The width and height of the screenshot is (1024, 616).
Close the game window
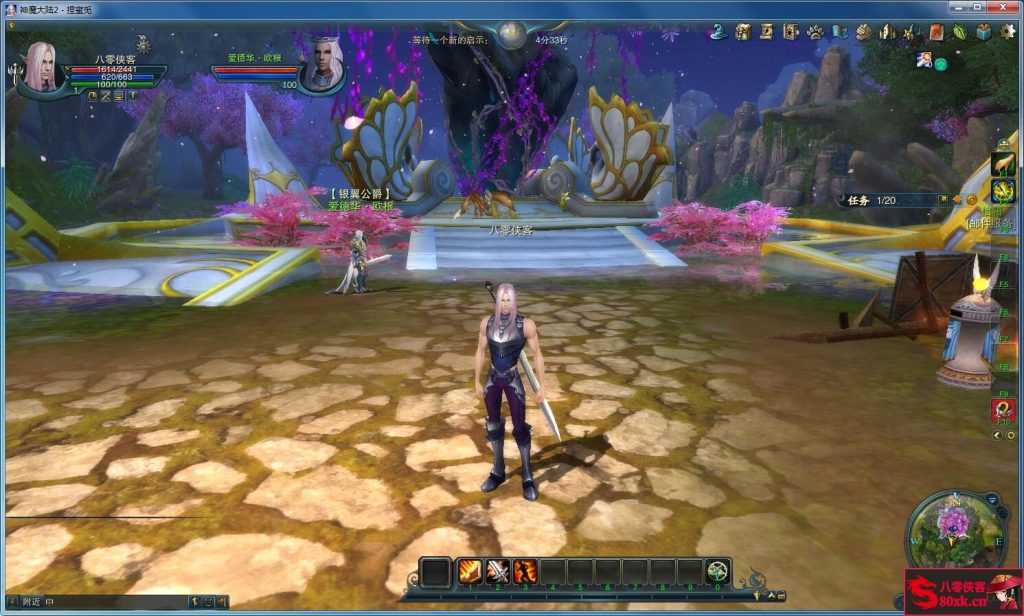[x=1001, y=8]
